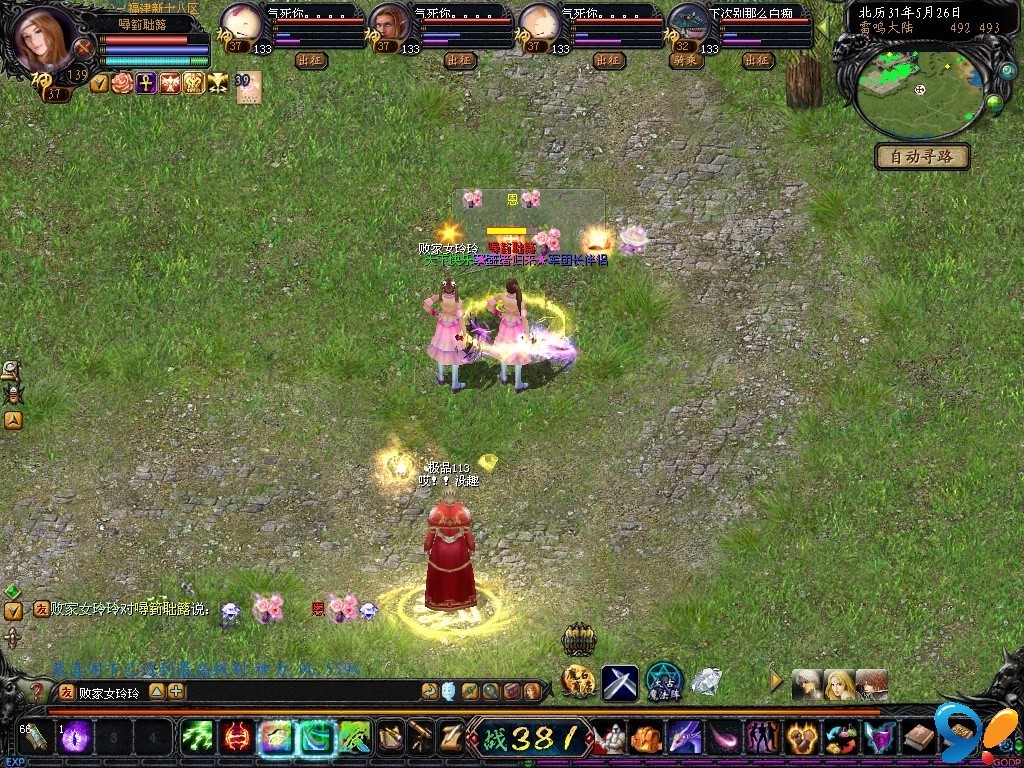This screenshot has height=768, width=1024.
Task: Click the 自动寻路 auto-pathfinding button
Action: point(922,157)
